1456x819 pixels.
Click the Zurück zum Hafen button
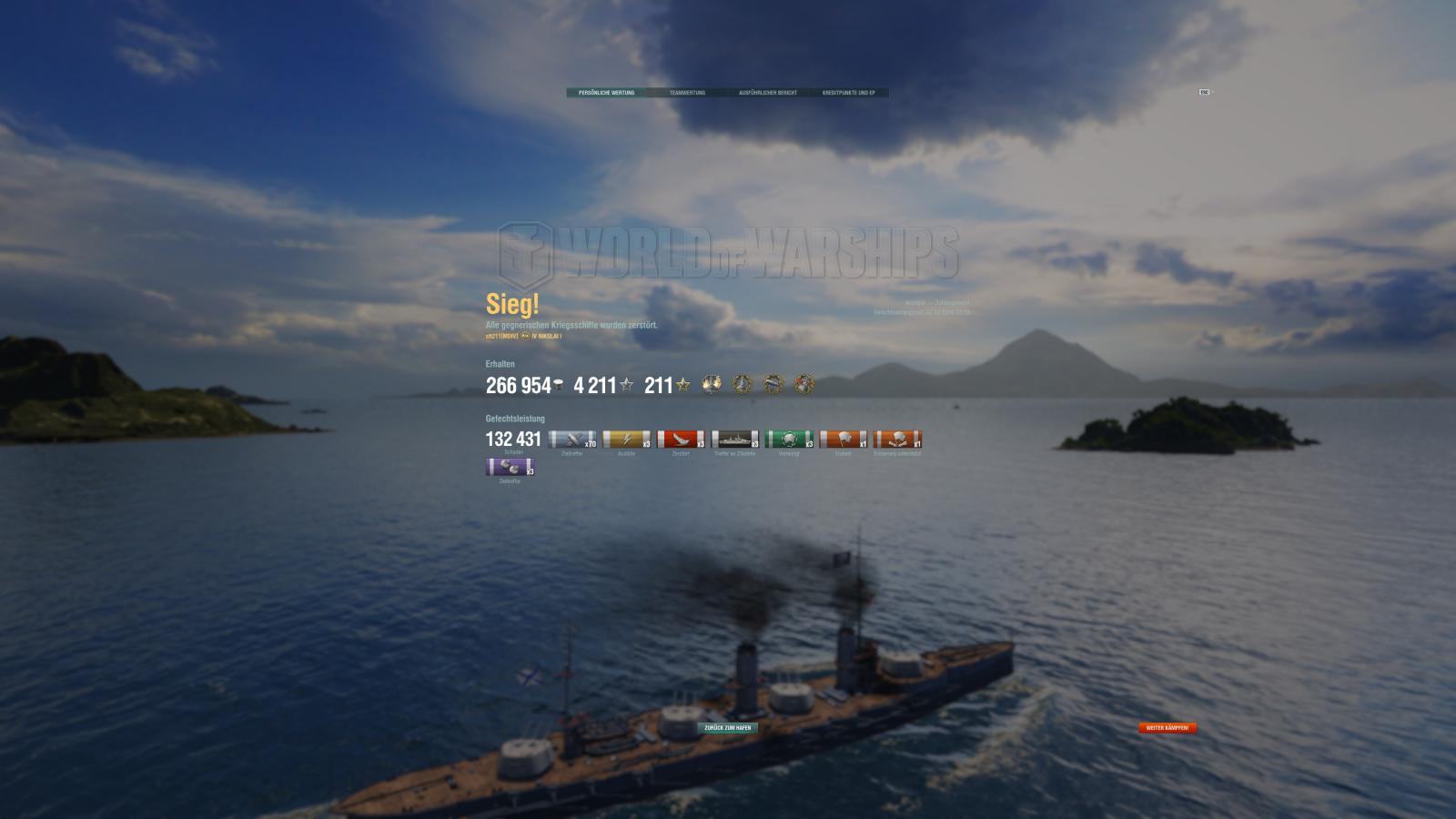coord(728,728)
